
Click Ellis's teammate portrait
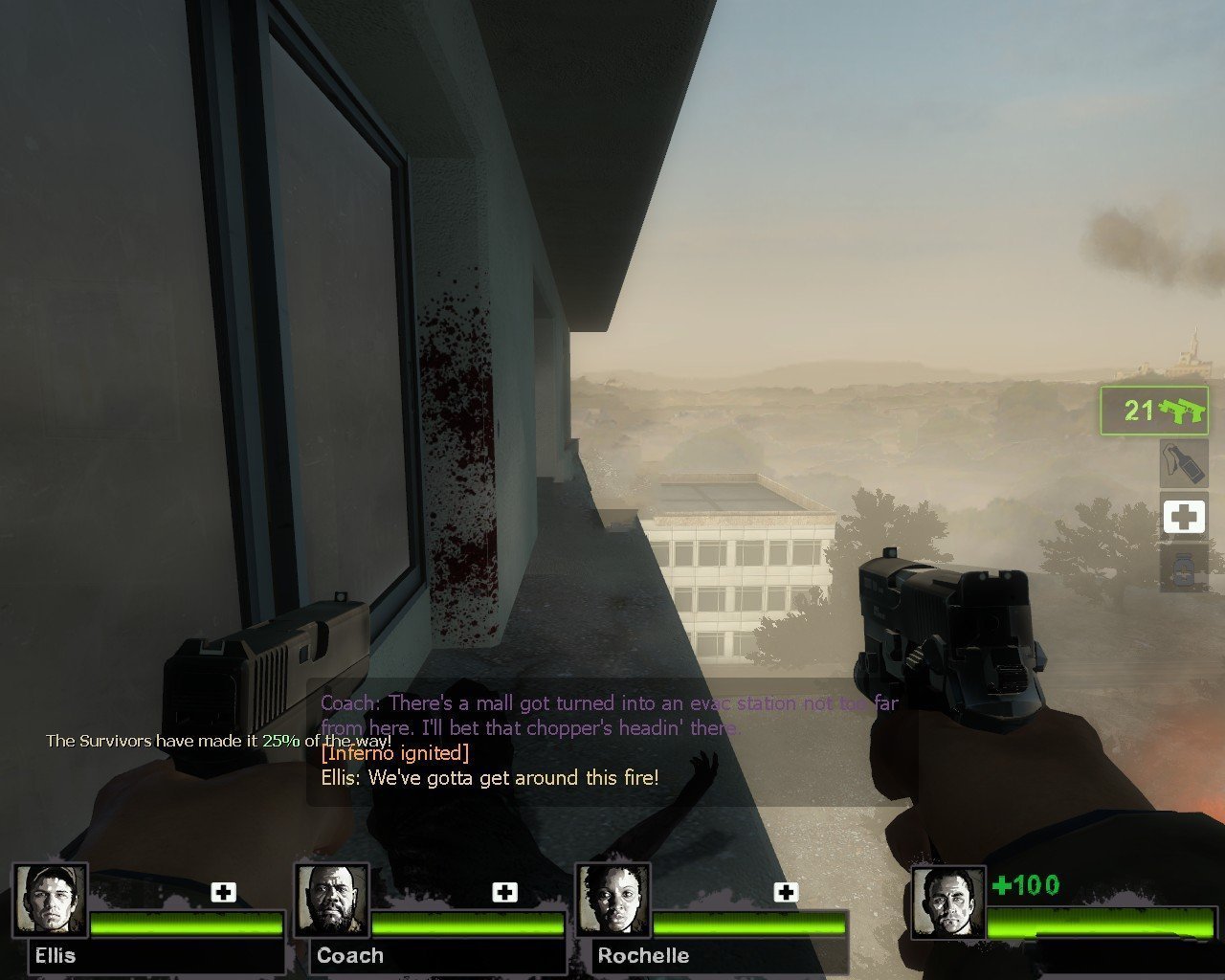pyautogui.click(x=51, y=902)
